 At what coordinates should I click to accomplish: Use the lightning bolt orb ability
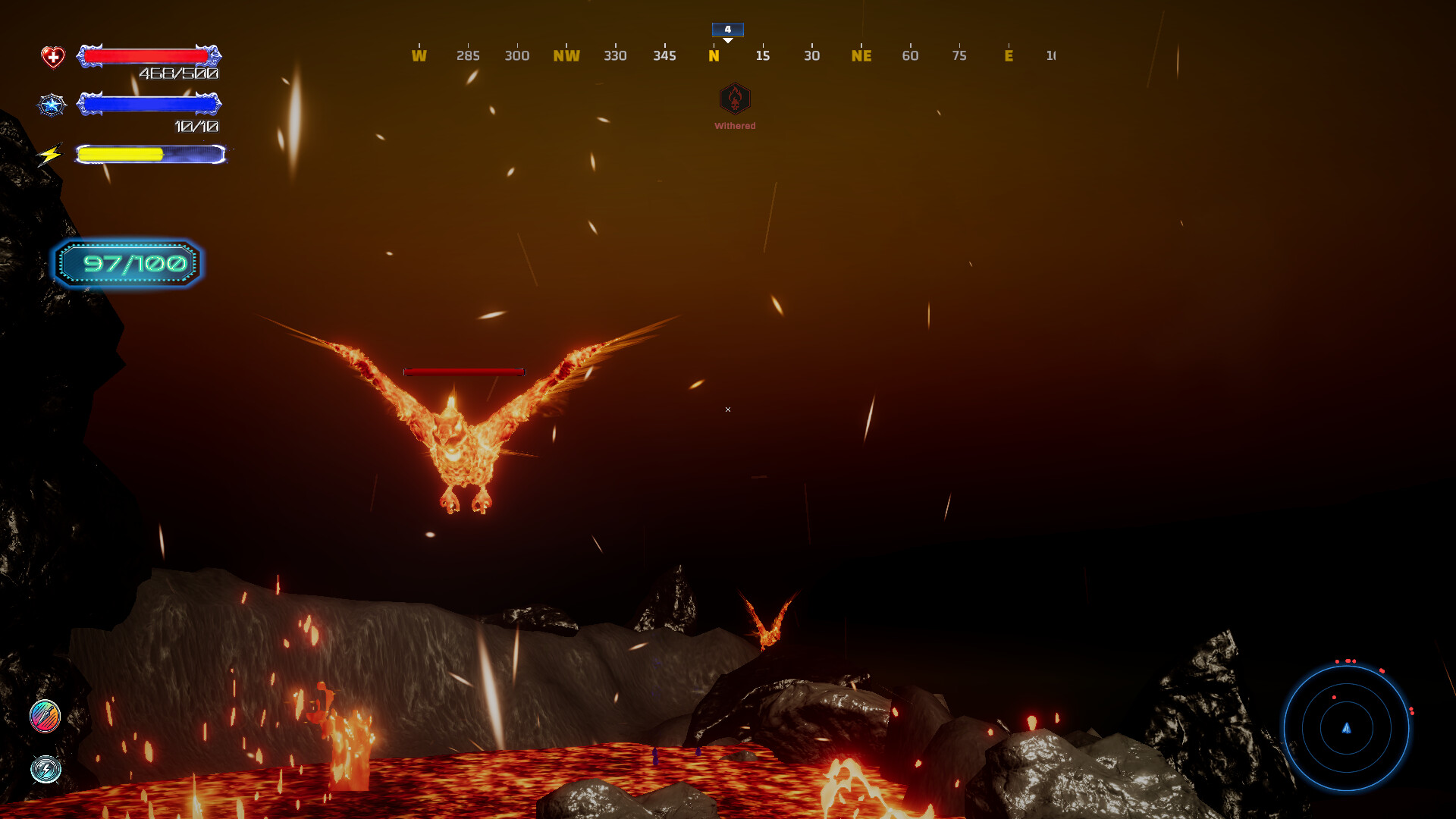tap(45, 769)
